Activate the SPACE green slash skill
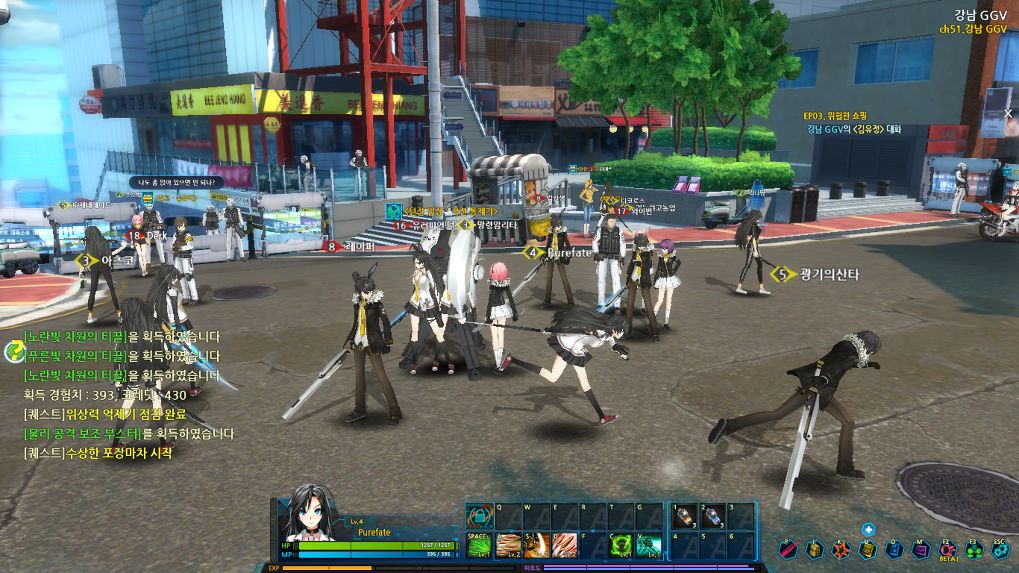This screenshot has width=1019, height=573. 478,544
